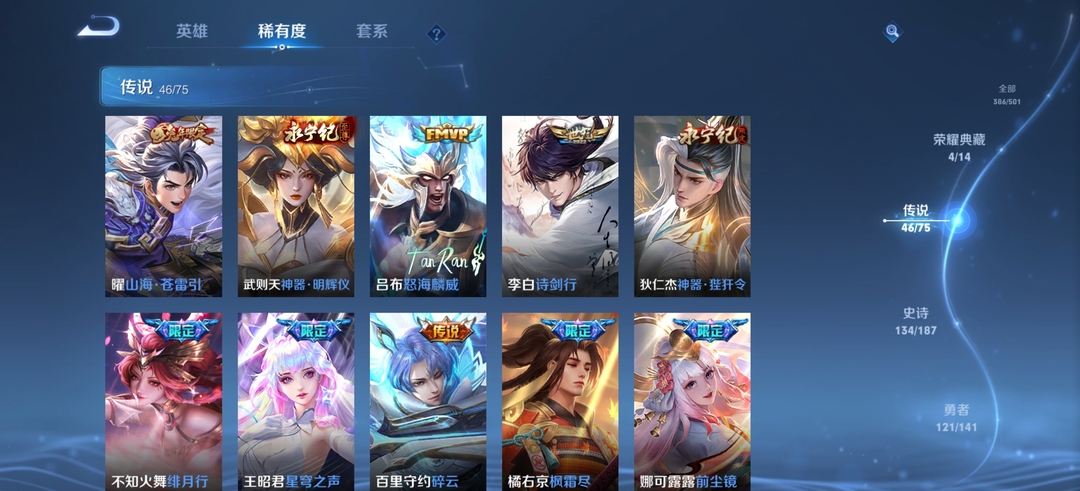
Task: Open the 套系 tab
Action: pos(372,31)
